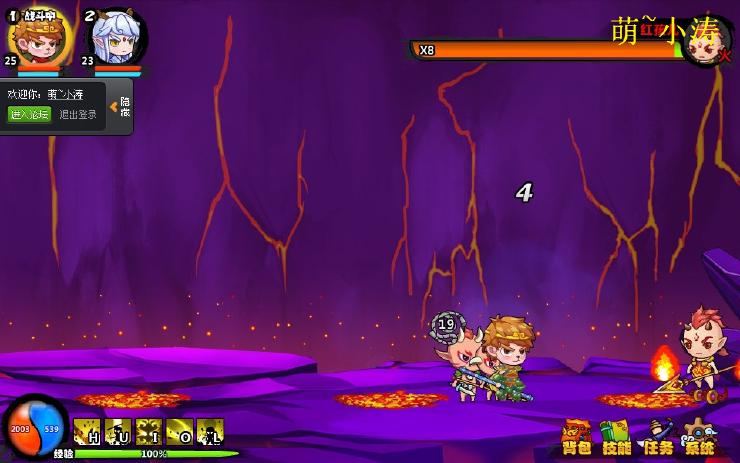
Task: Activate the skill bound to O
Action: (180, 431)
